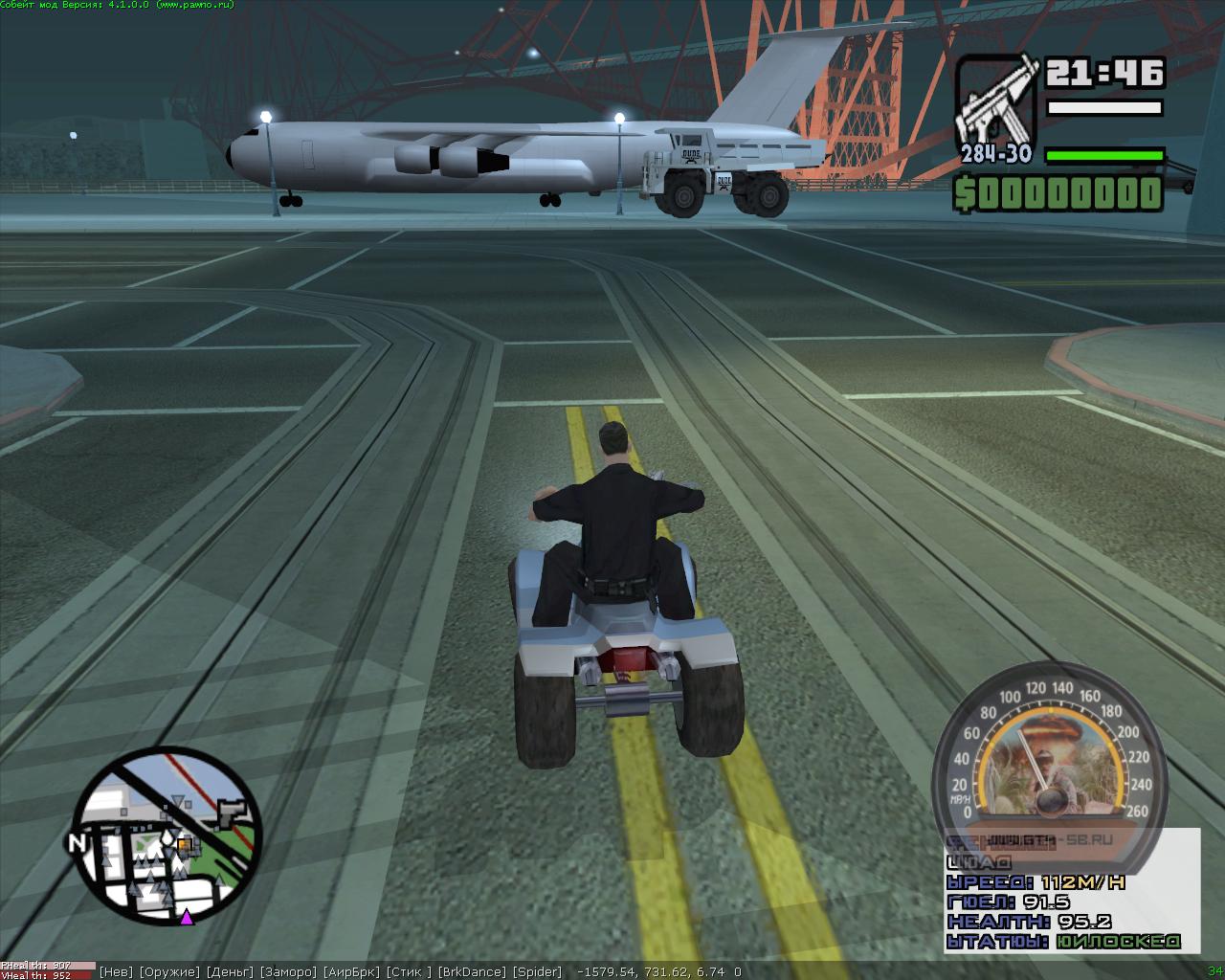
Task: Select the submachine gun weapon icon
Action: 996,103
